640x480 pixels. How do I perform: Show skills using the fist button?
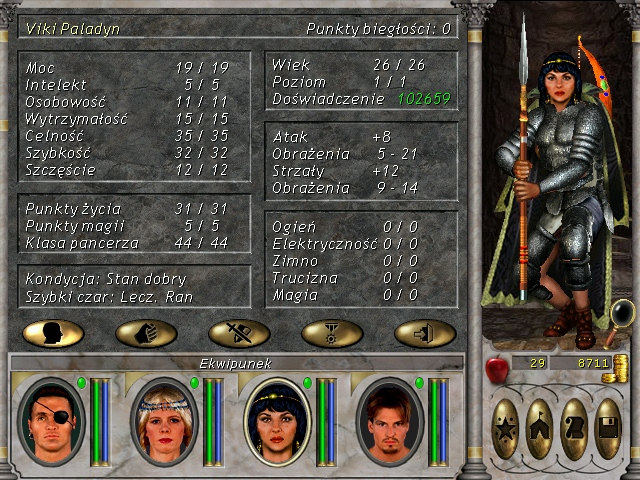[146, 333]
